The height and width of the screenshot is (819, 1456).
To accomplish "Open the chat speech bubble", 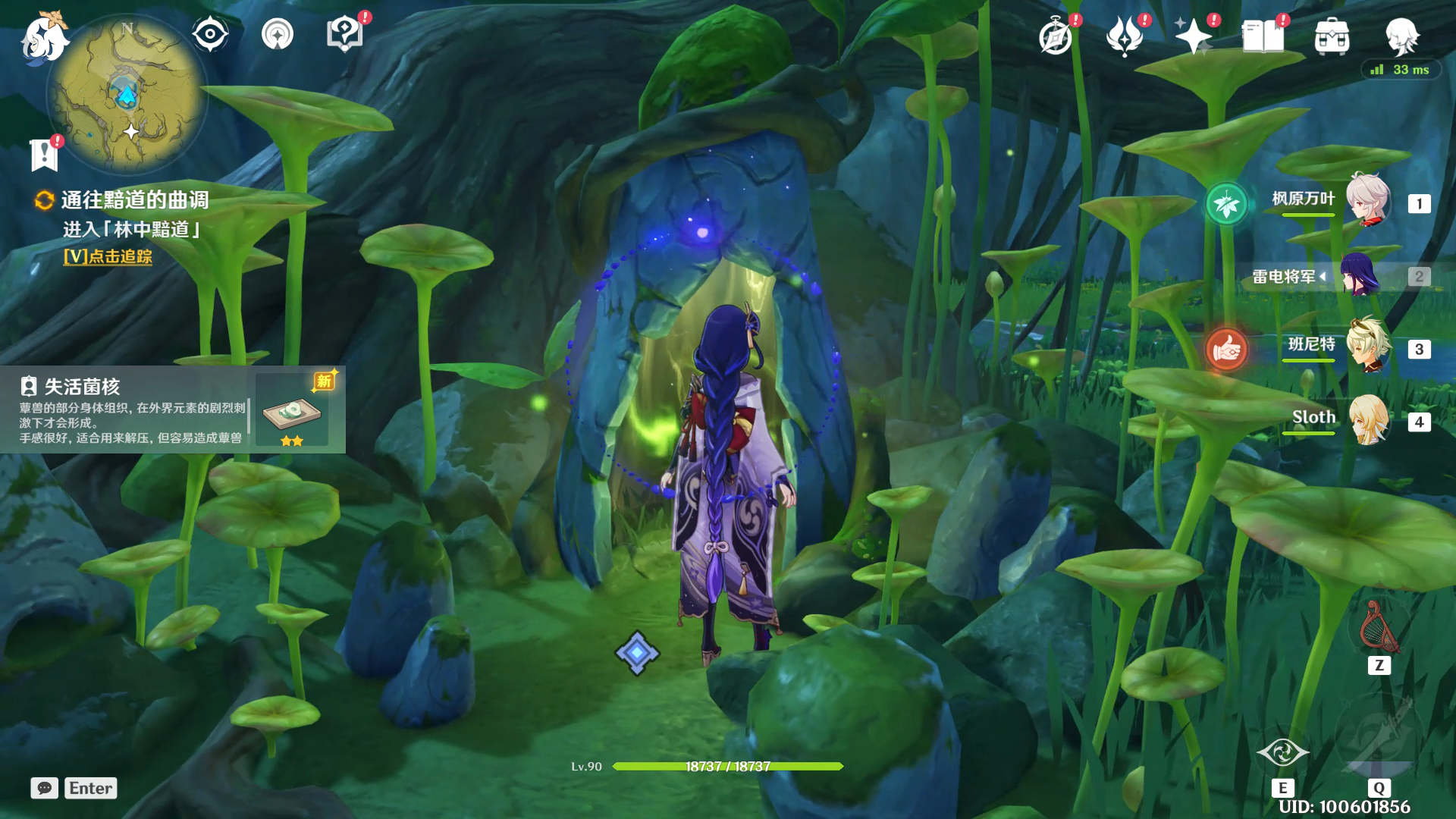I will tap(45, 788).
